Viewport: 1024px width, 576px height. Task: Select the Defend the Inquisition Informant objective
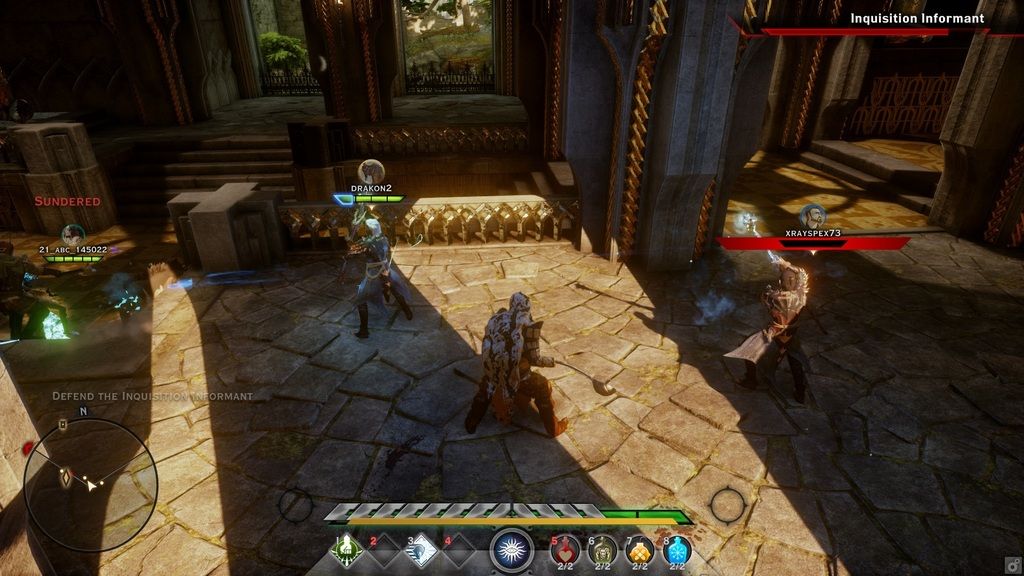tap(153, 396)
